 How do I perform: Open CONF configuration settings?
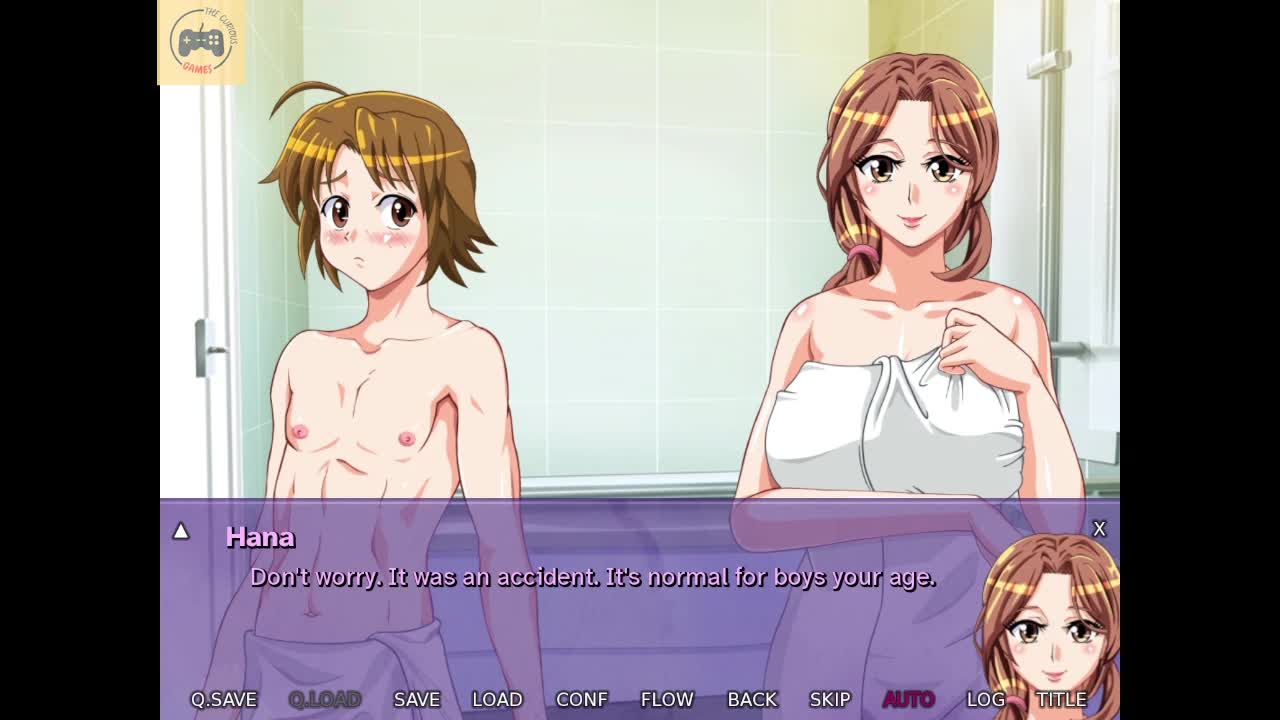tap(581, 700)
